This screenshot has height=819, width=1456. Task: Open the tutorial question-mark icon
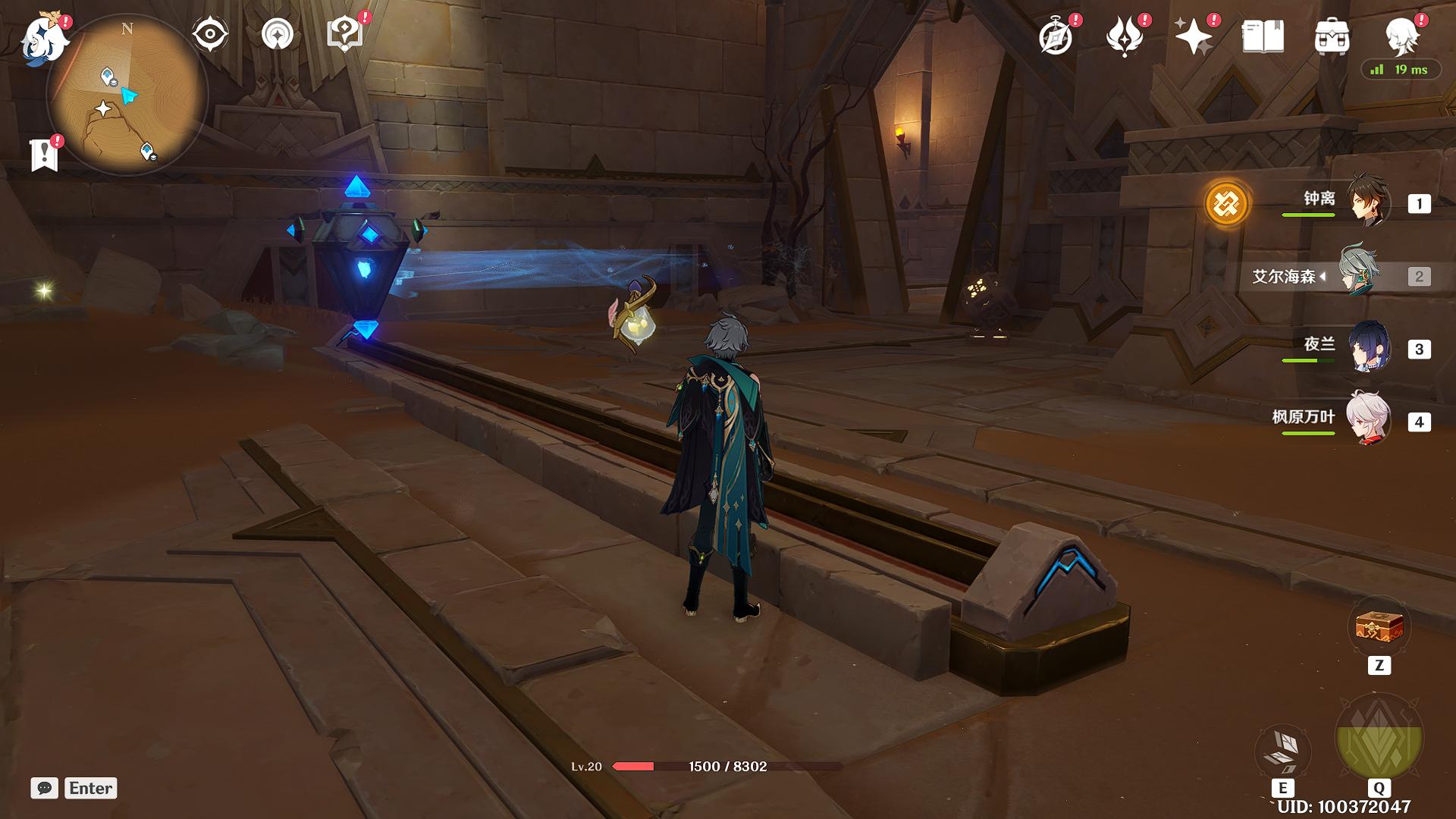[x=345, y=34]
